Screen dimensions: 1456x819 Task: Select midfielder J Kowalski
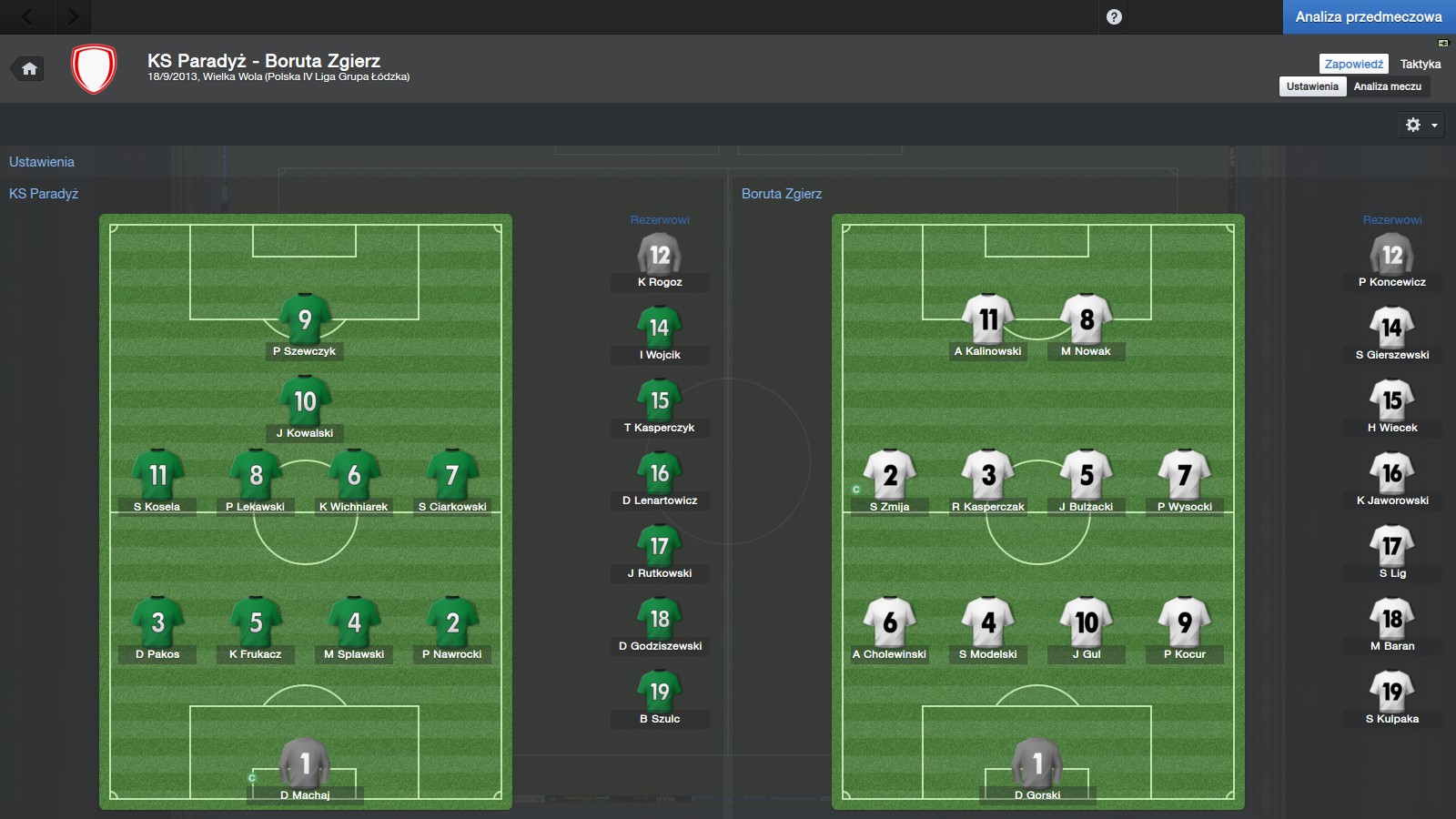click(x=305, y=402)
